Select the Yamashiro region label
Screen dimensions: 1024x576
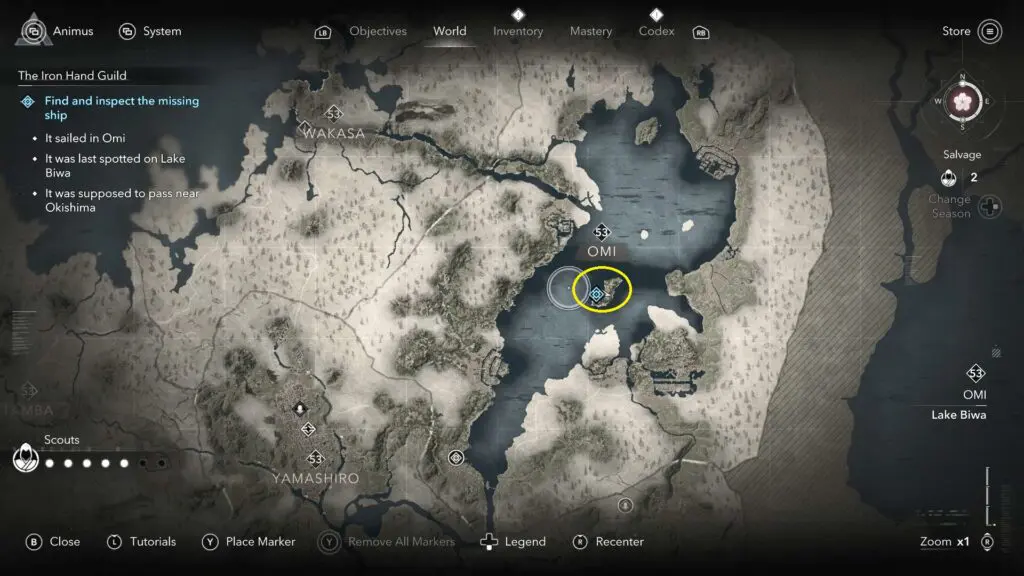[x=315, y=479]
